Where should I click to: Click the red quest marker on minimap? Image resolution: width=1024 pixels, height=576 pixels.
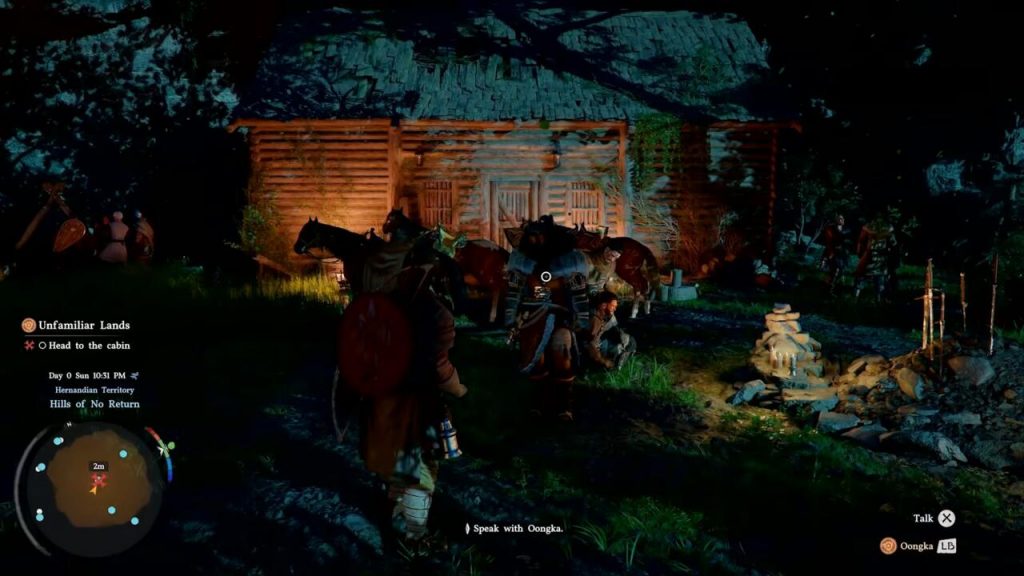coord(99,480)
